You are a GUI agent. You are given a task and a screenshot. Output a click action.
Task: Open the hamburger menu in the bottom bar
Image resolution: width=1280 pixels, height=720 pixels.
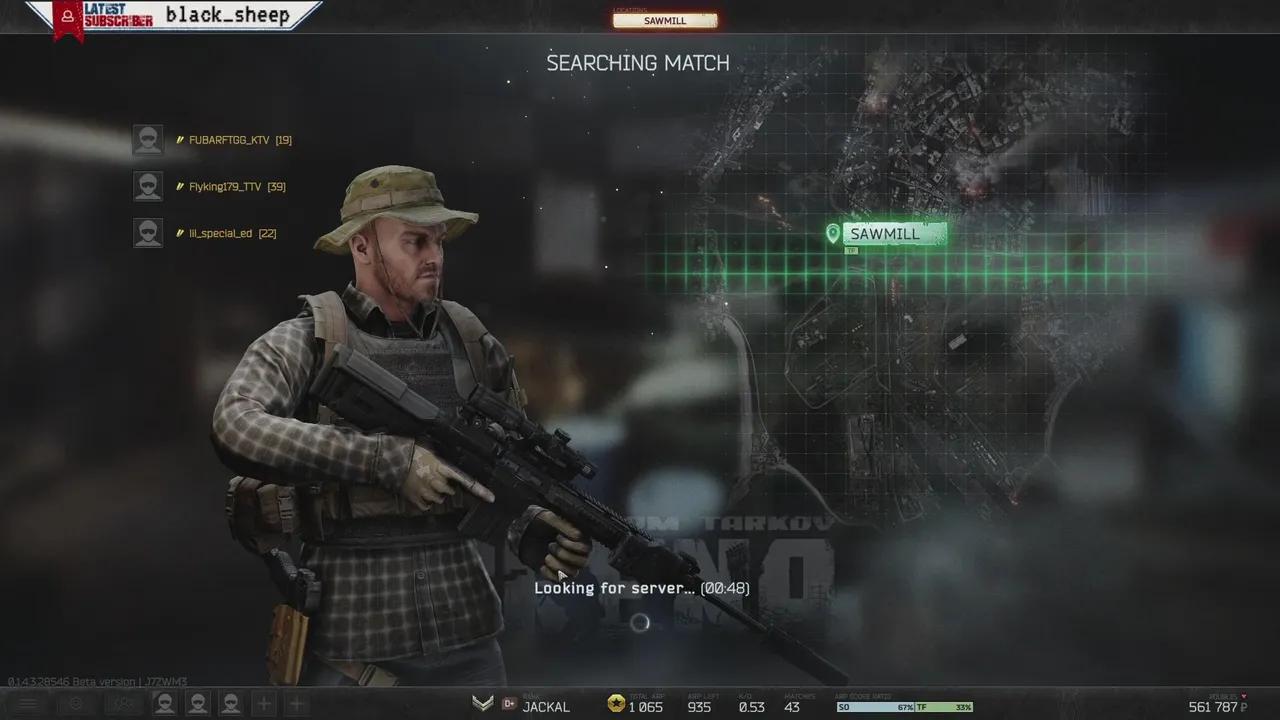(x=27, y=703)
